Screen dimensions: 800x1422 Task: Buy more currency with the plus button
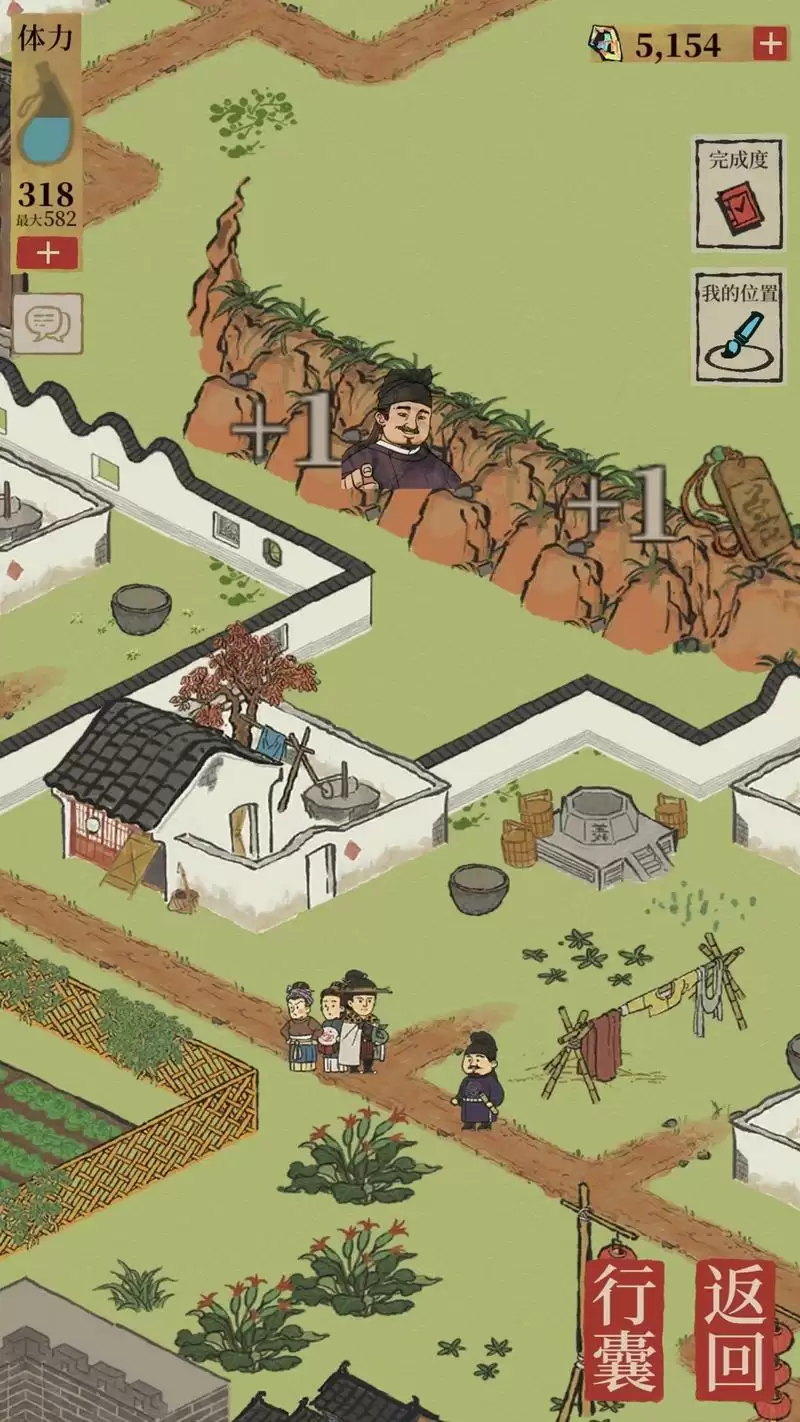[x=769, y=44]
